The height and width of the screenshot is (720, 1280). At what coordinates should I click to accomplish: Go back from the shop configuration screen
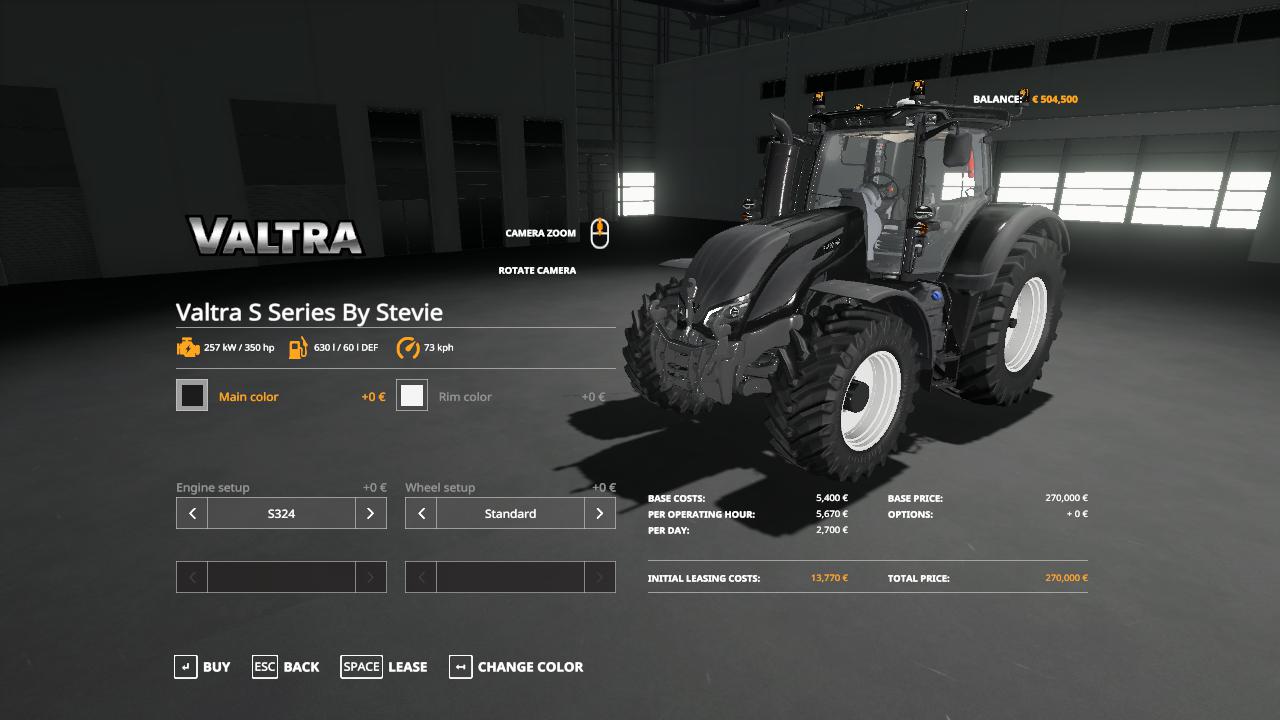click(286, 667)
